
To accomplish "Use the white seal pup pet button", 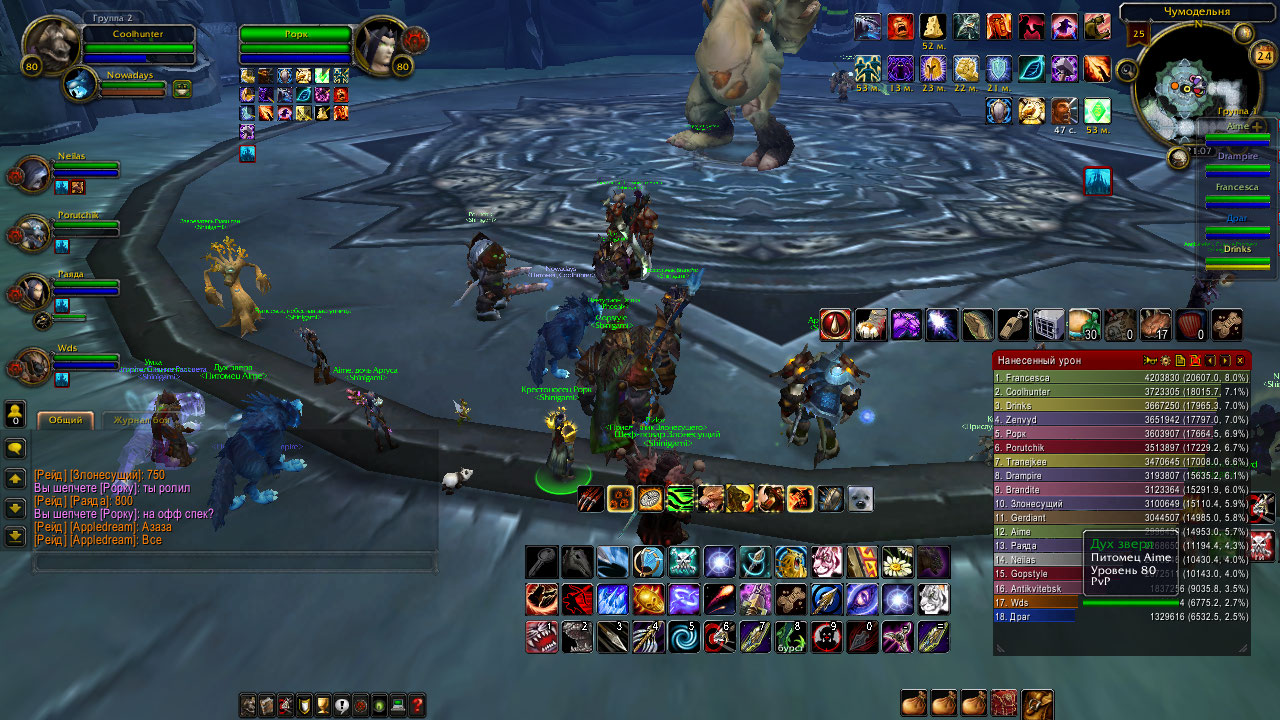I will click(860, 498).
